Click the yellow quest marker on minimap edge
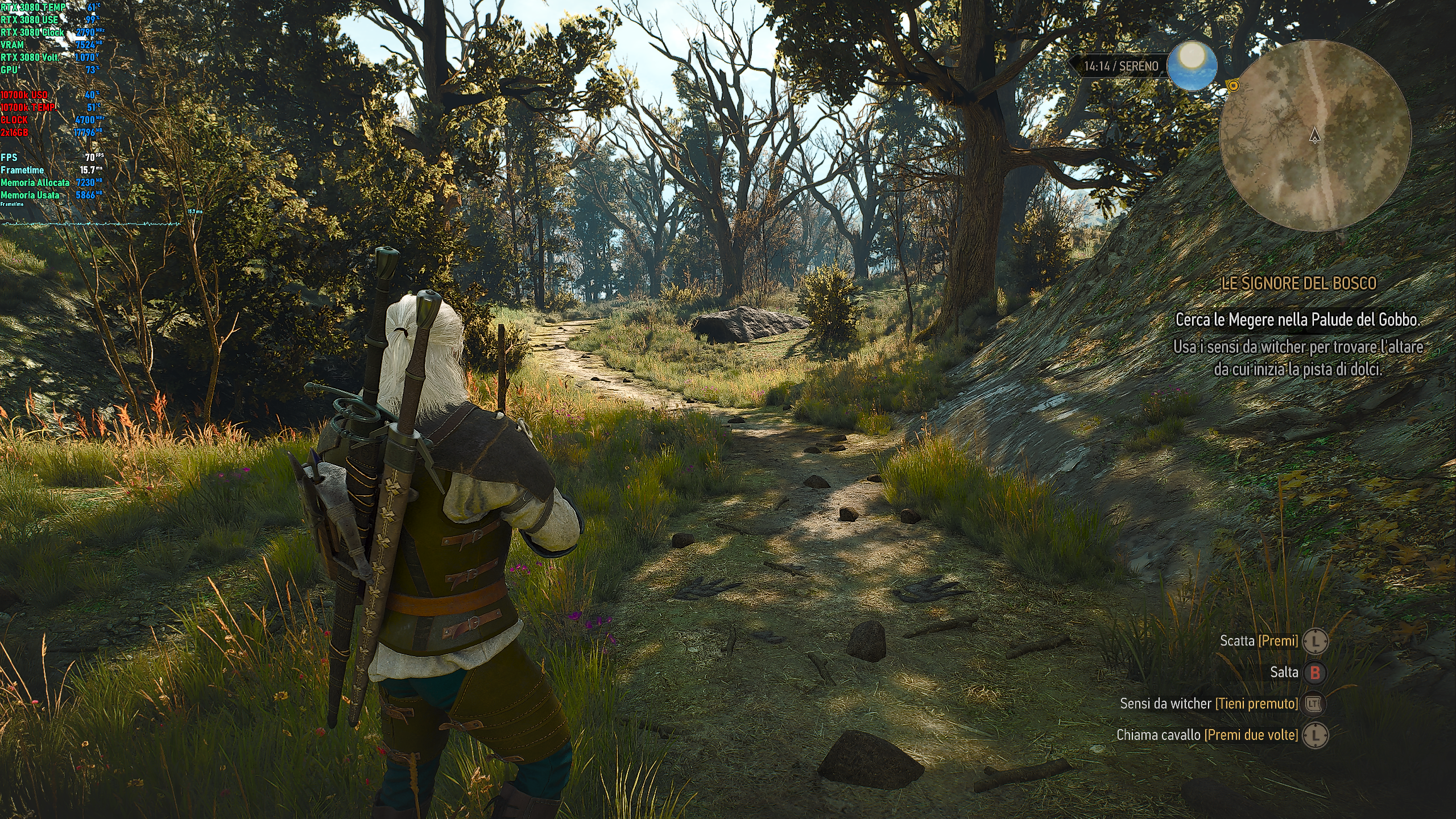1456x819 pixels. 1232,86
